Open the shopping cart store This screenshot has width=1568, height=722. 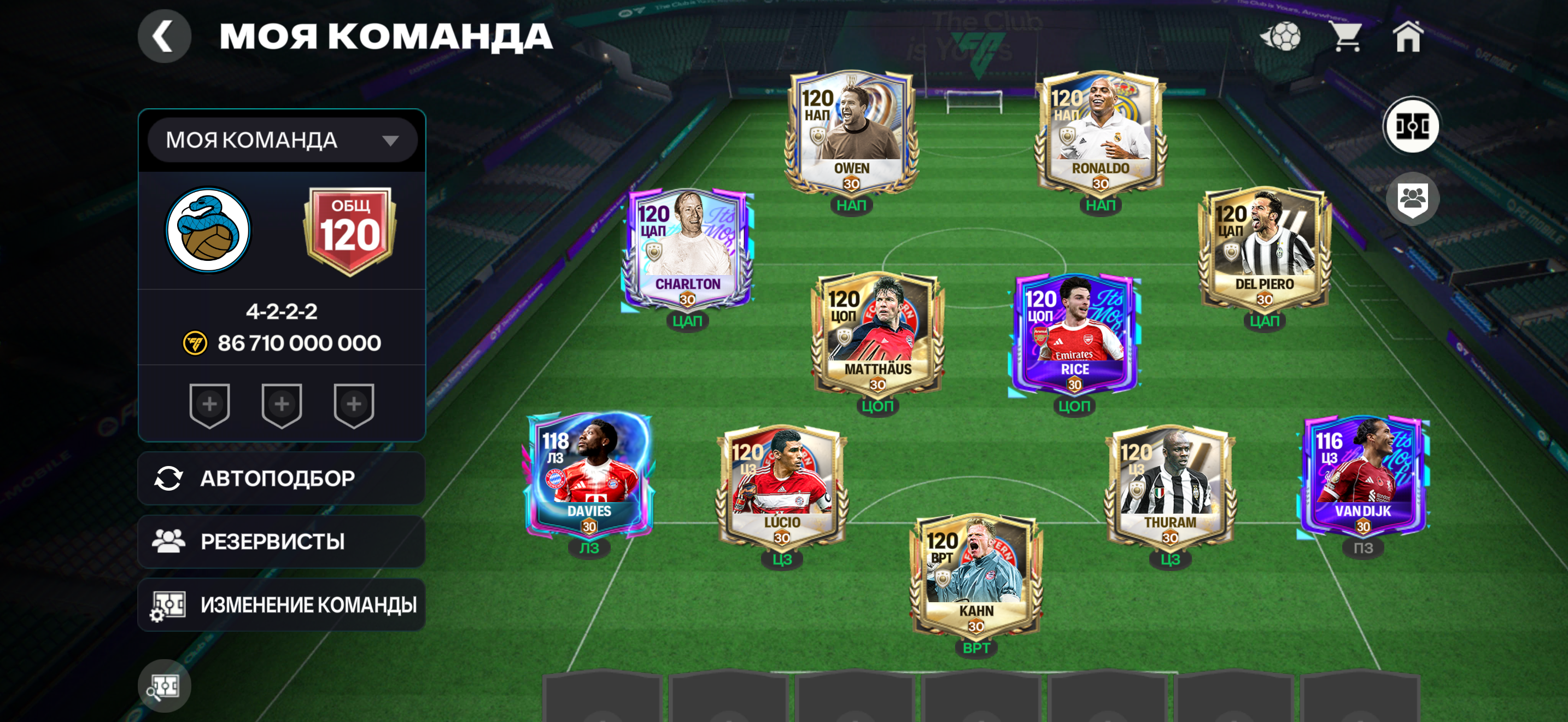[x=1347, y=37]
